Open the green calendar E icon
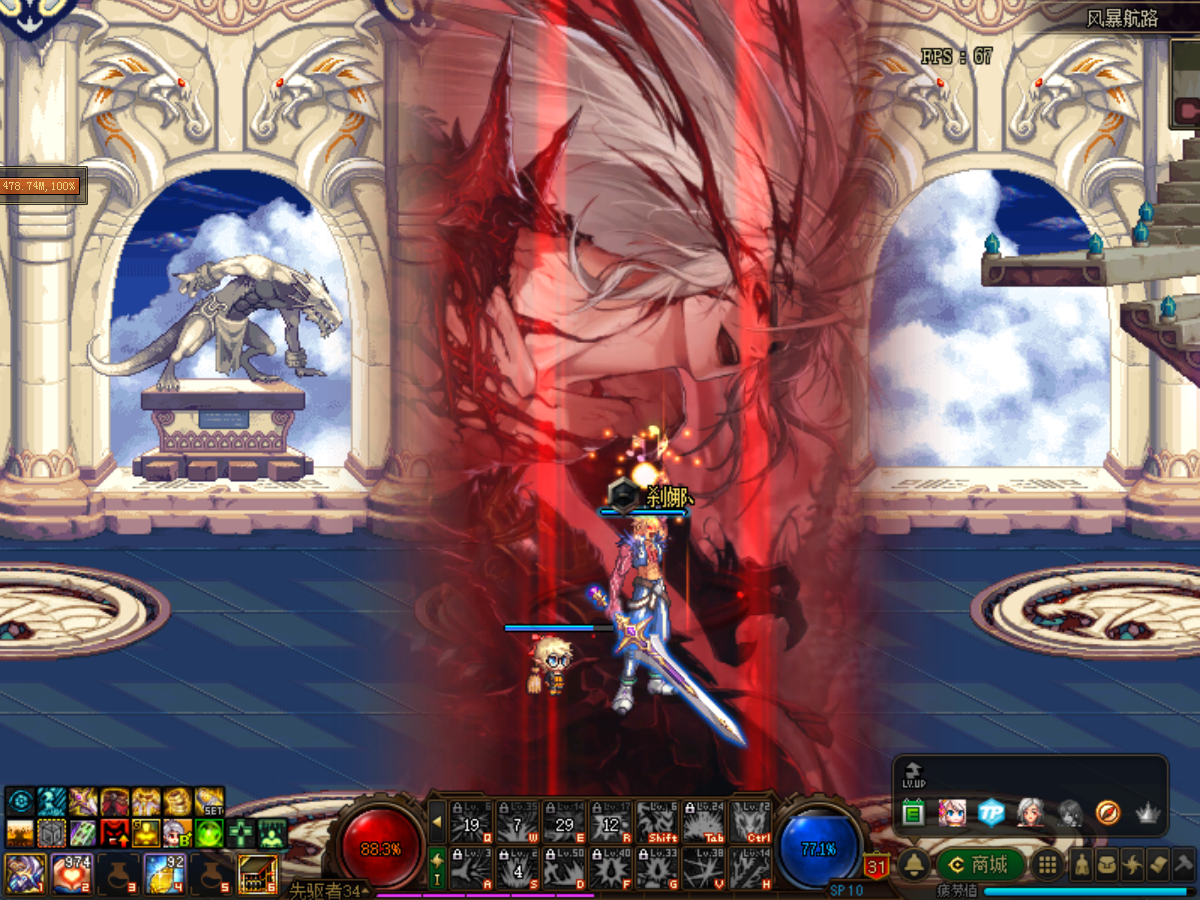 click(912, 813)
